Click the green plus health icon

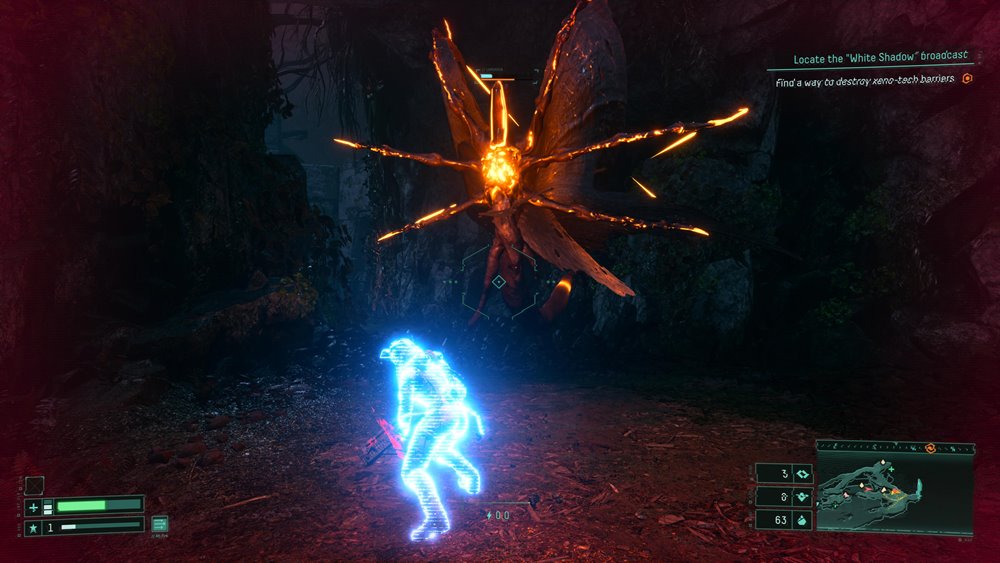coord(33,507)
